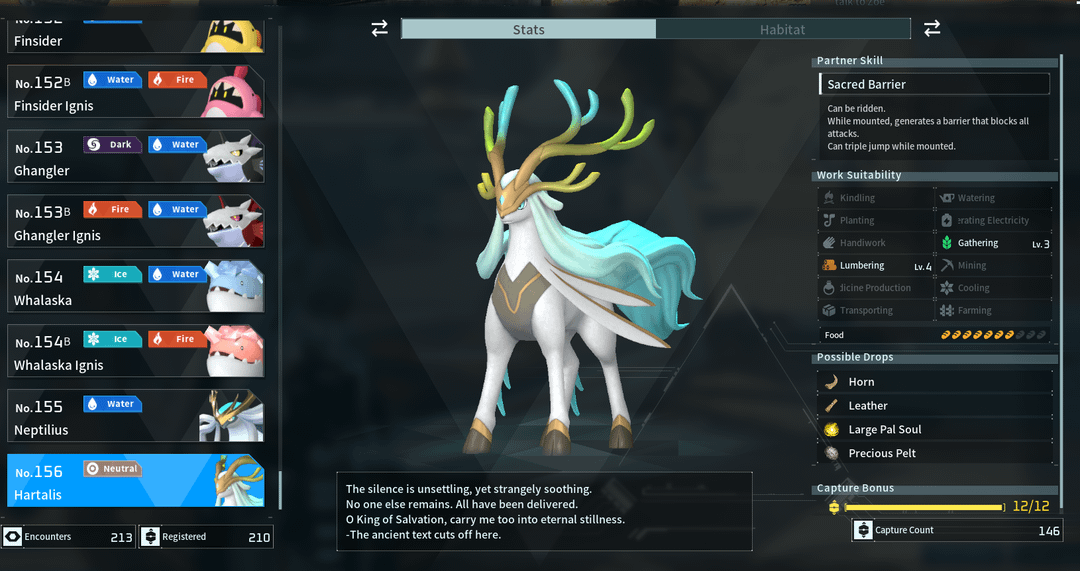This screenshot has width=1080, height=571.
Task: Click the left swap-arrows tab button
Action: click(x=379, y=29)
